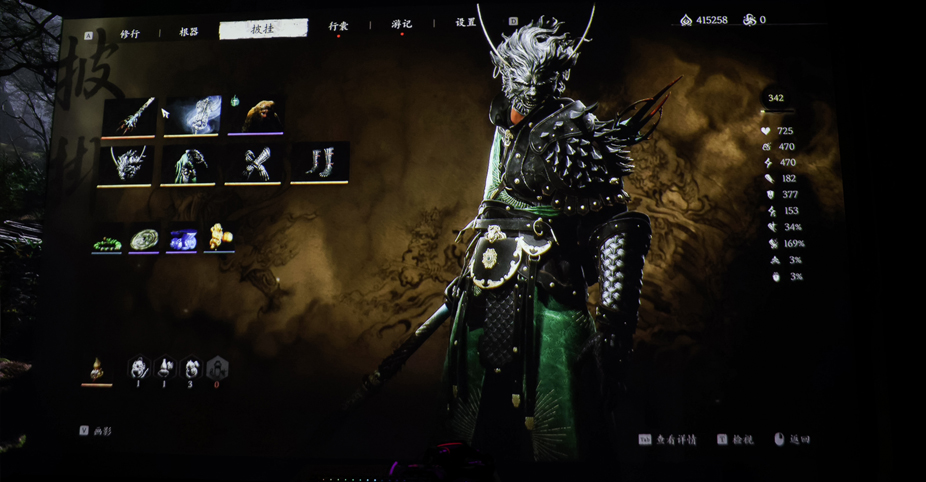Image resolution: width=926 pixels, height=482 pixels.
Task: Open the 游记 journal tab
Action: pyautogui.click(x=401, y=24)
